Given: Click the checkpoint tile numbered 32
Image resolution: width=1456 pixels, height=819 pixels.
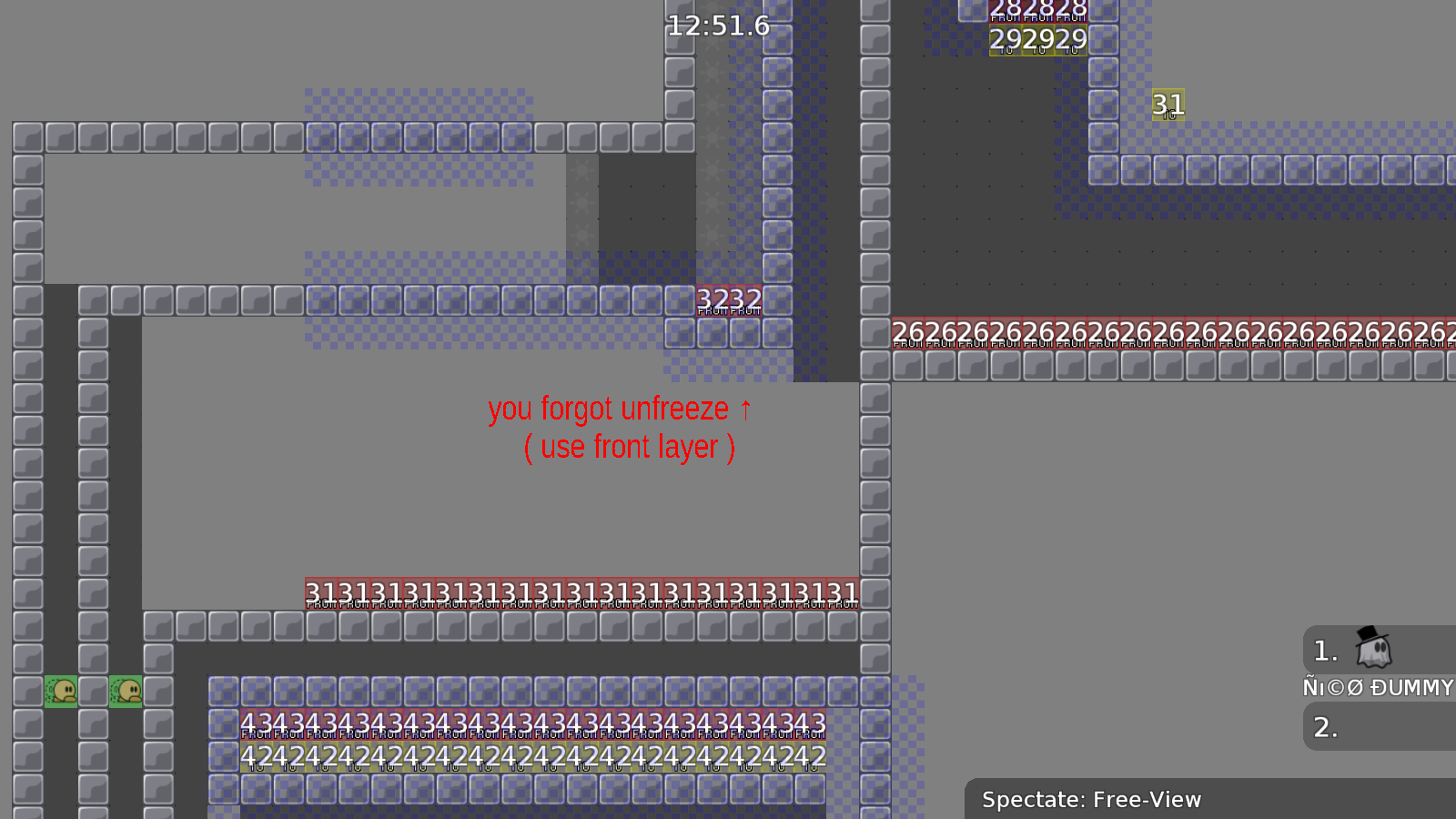Looking at the screenshot, I should 714,300.
